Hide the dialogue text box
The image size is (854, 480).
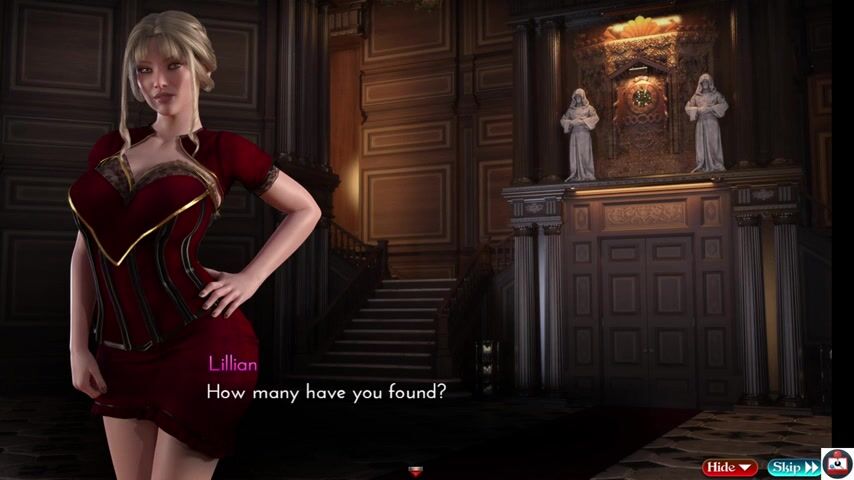click(x=731, y=467)
